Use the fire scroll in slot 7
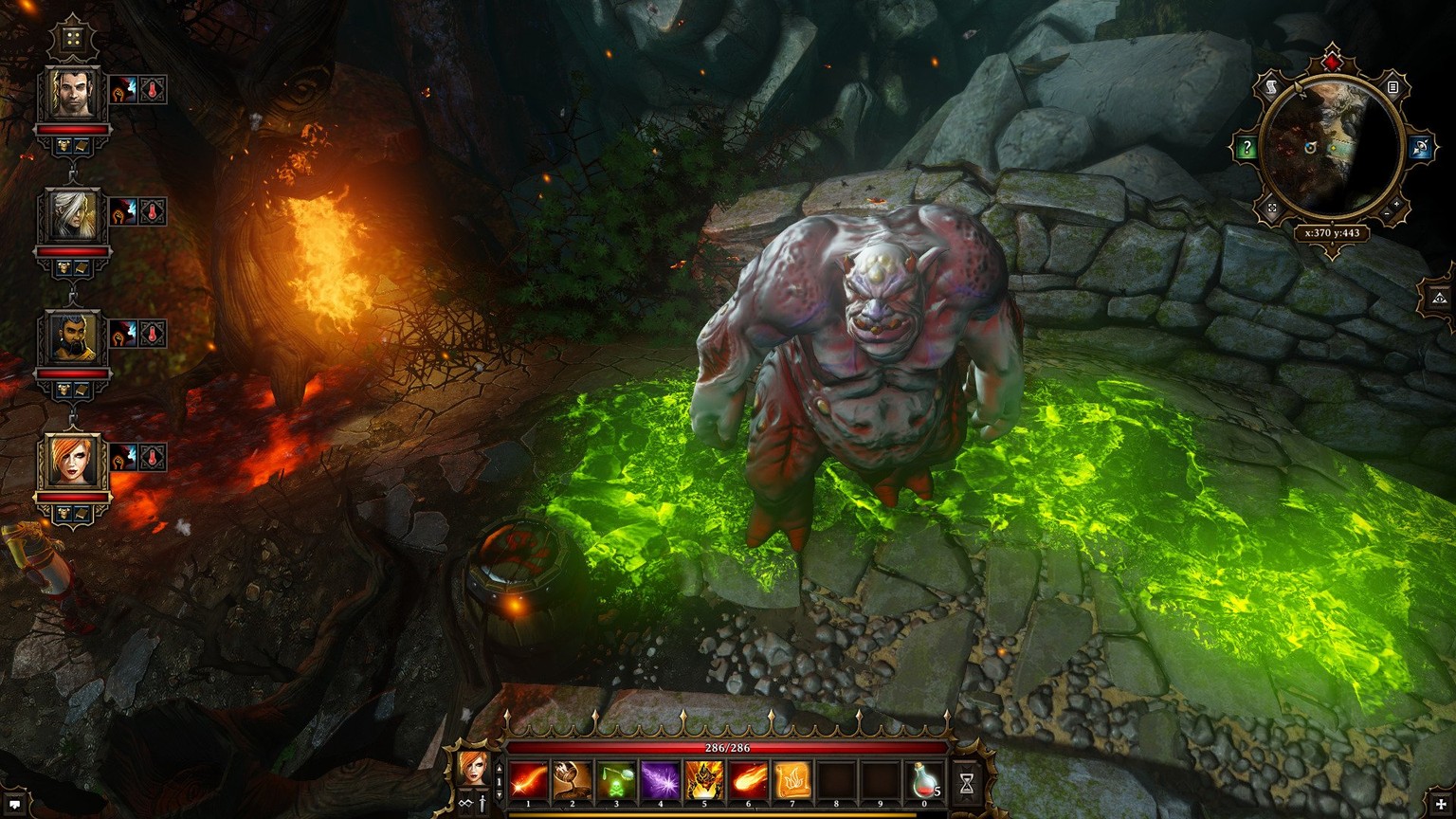The width and height of the screenshot is (1456, 819). click(x=792, y=780)
